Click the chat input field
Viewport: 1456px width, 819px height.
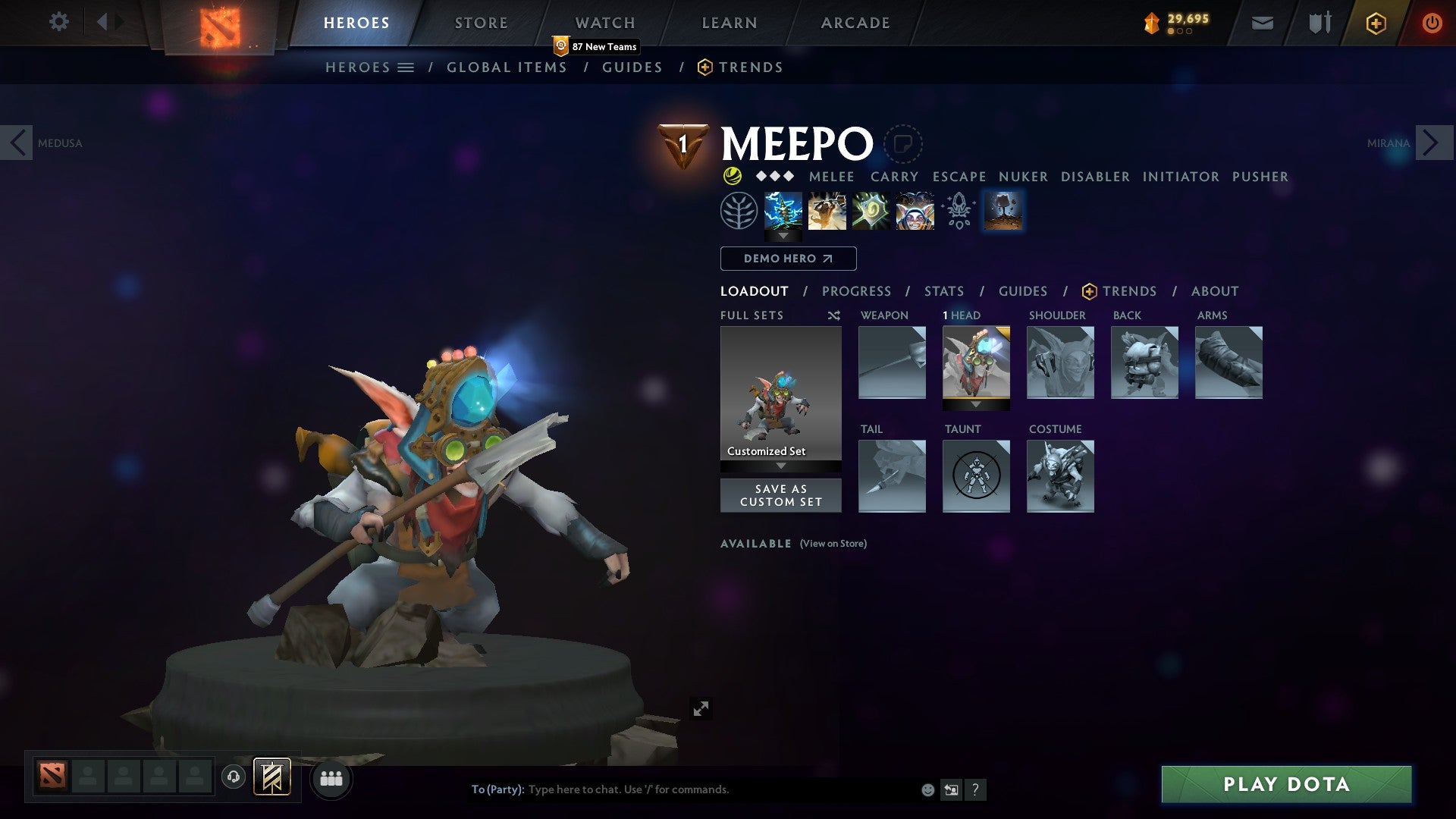(x=682, y=789)
